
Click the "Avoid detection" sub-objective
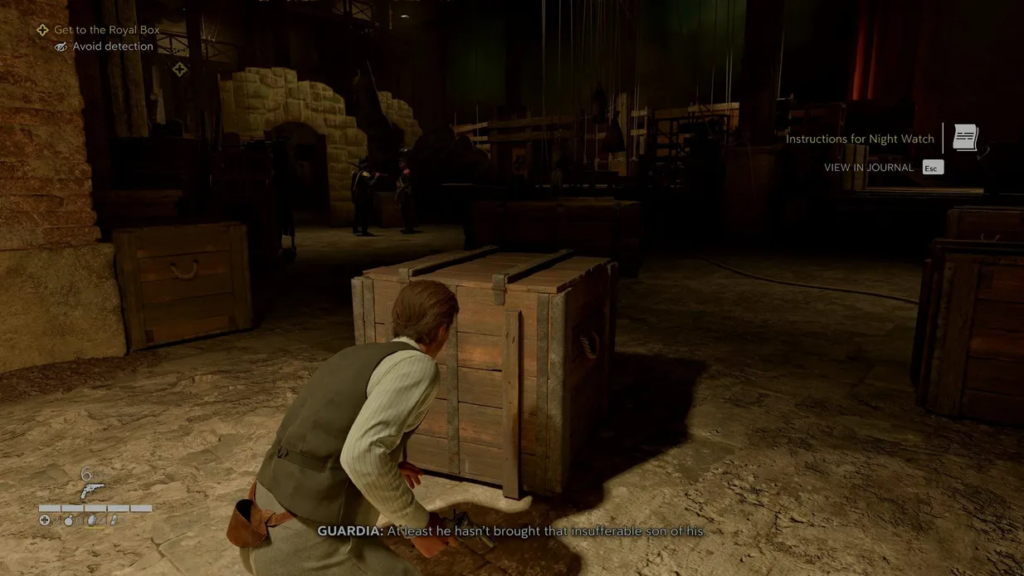coord(112,46)
